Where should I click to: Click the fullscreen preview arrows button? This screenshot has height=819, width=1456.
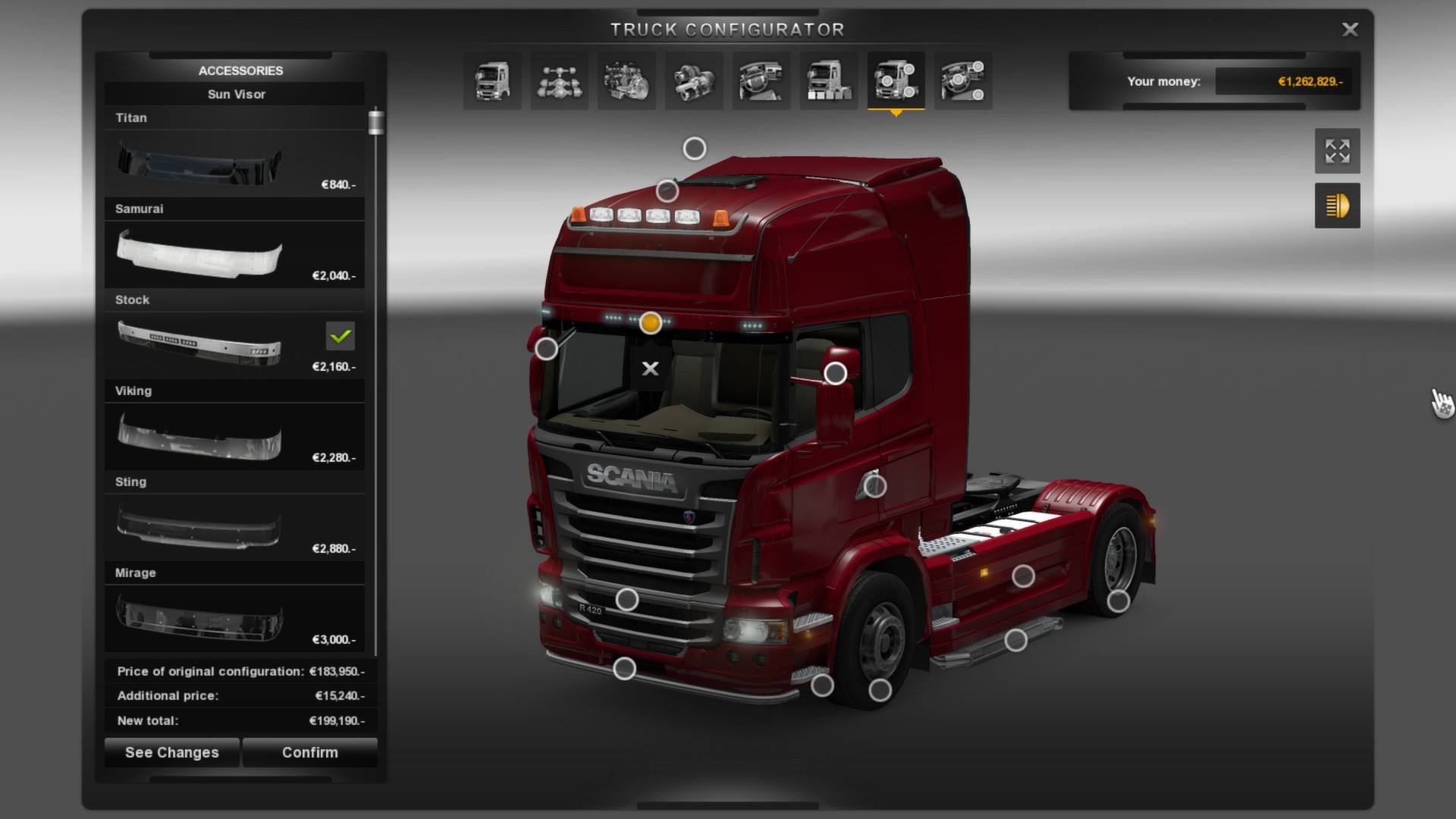[1337, 151]
